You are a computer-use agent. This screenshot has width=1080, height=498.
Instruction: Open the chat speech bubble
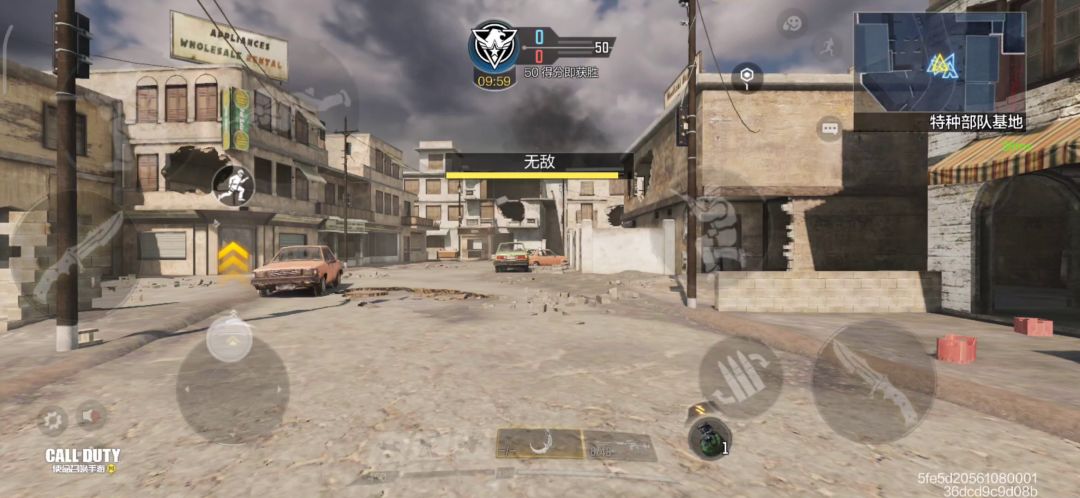click(x=829, y=128)
